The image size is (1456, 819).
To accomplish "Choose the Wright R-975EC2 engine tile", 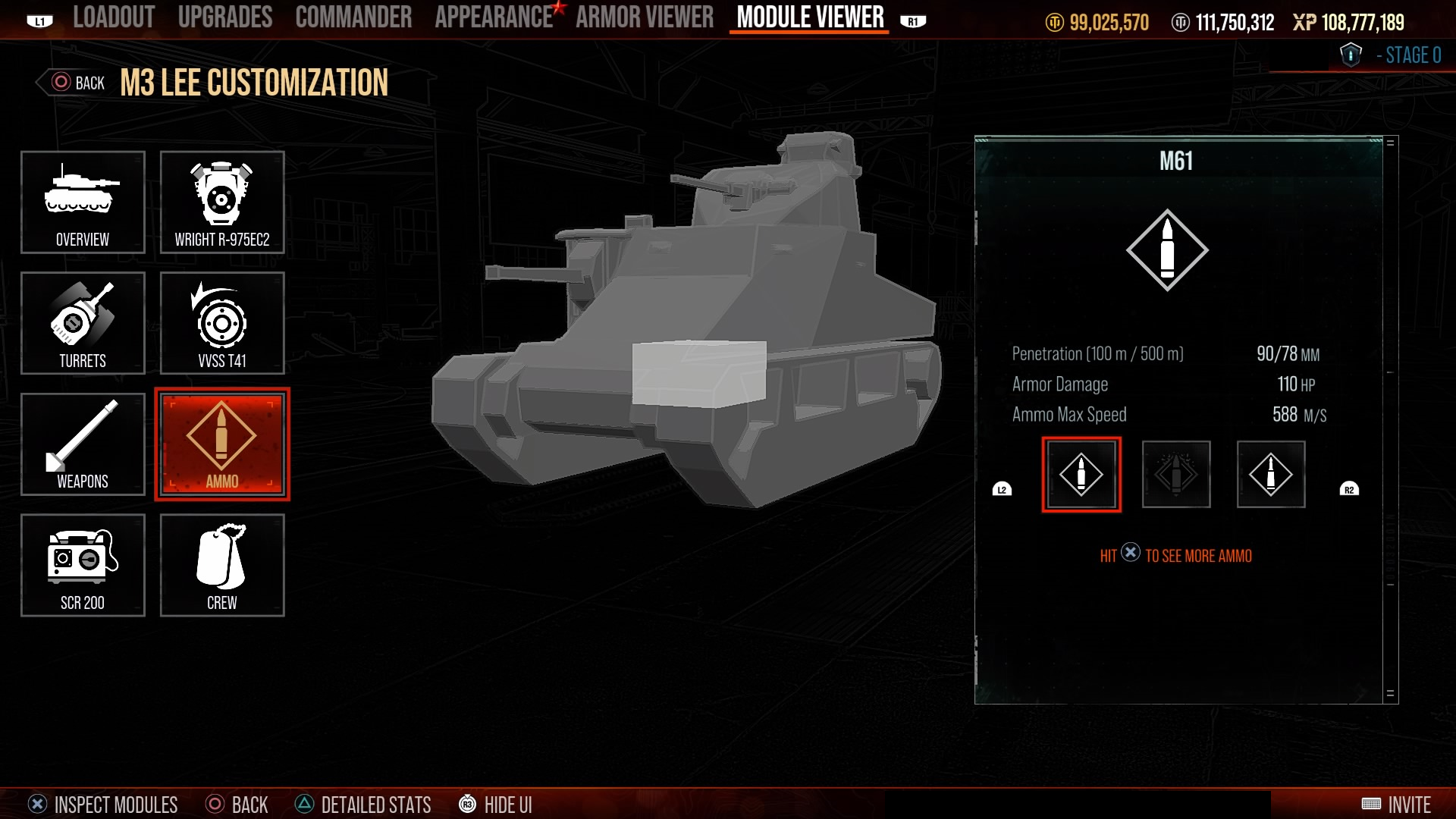I will click(x=222, y=202).
